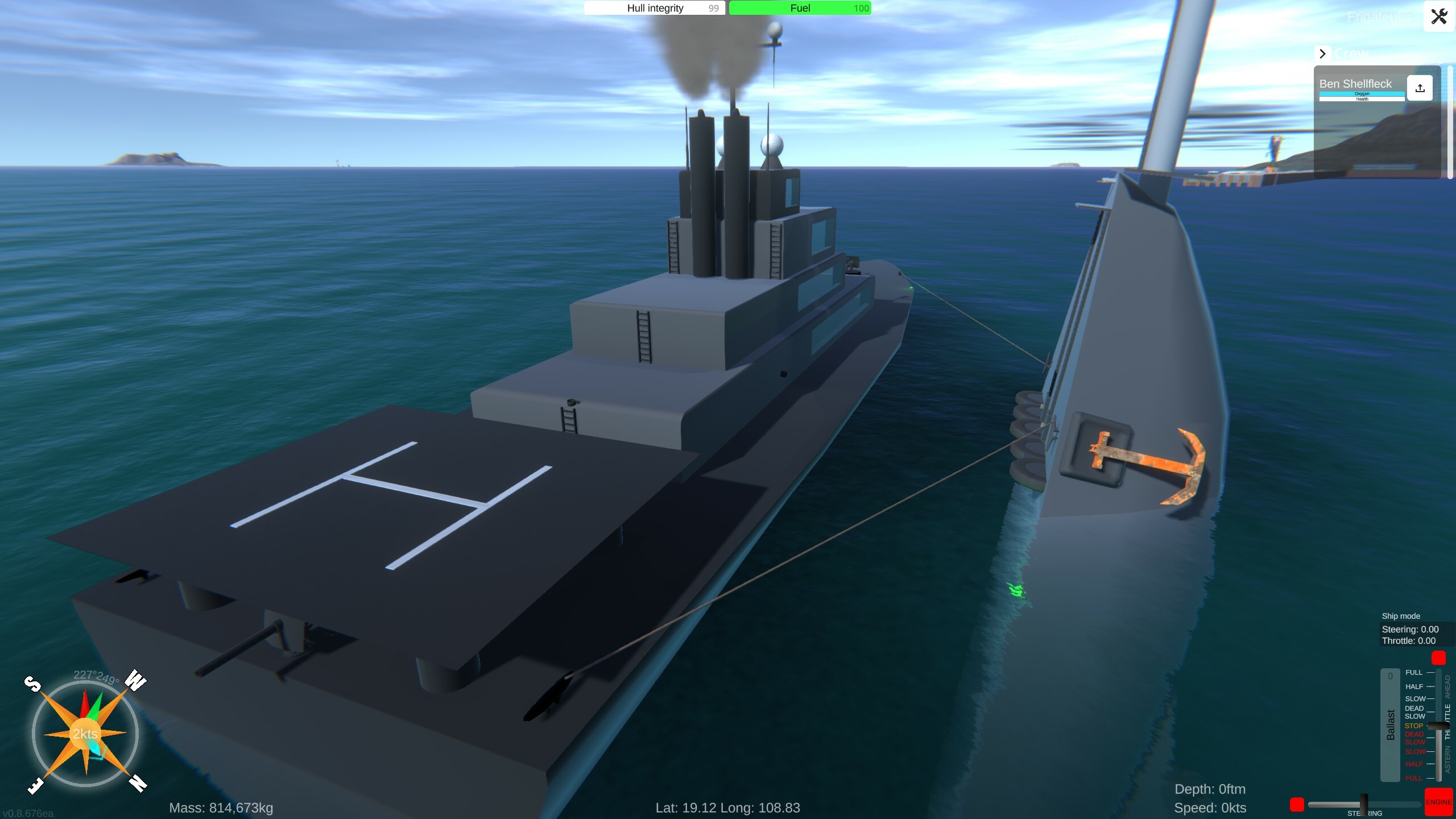This screenshot has width=1456, height=819.
Task: Click the disembark icon on Ben Shellfleck's card
Action: pos(1420,89)
